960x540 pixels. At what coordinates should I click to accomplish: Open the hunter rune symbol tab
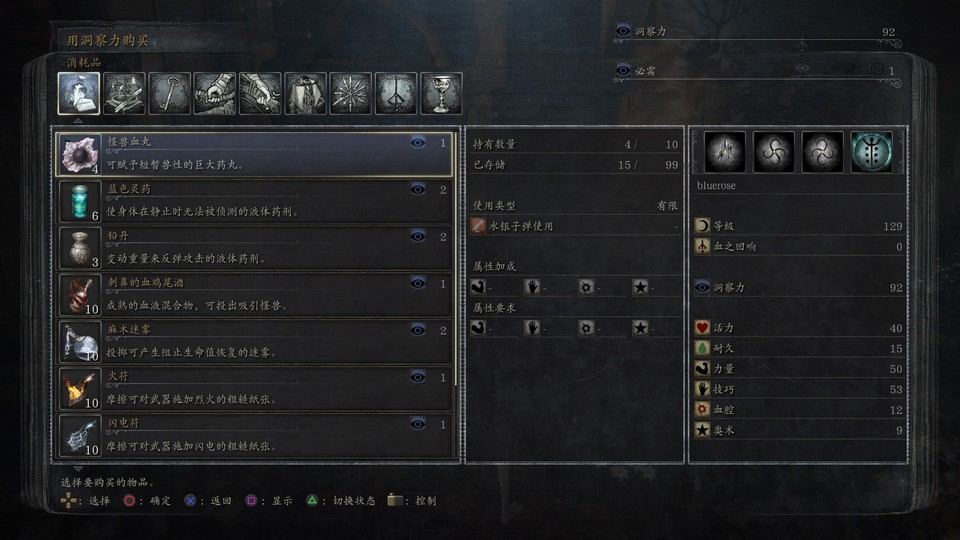[396, 94]
